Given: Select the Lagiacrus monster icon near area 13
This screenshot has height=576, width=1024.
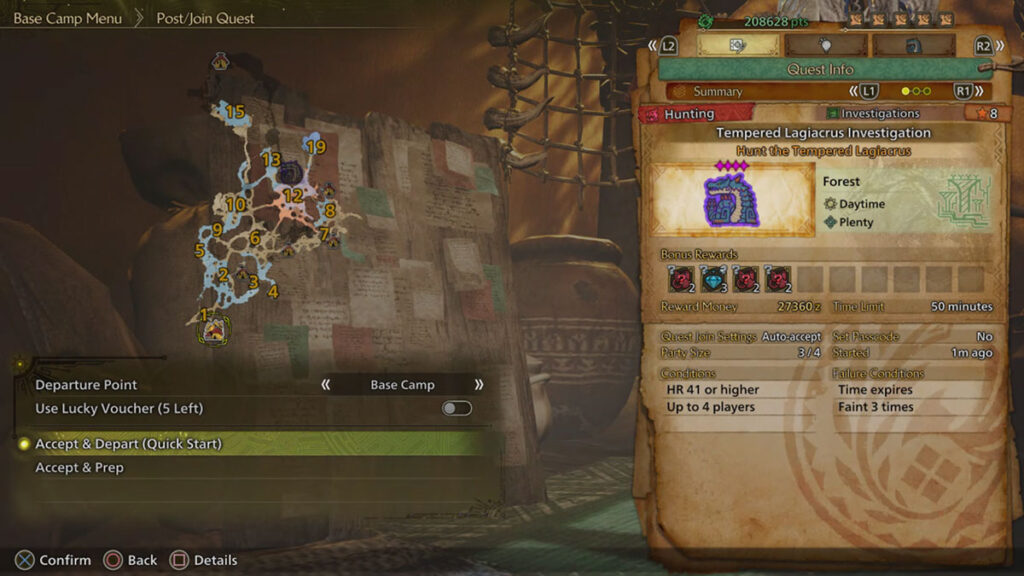Looking at the screenshot, I should tap(291, 173).
